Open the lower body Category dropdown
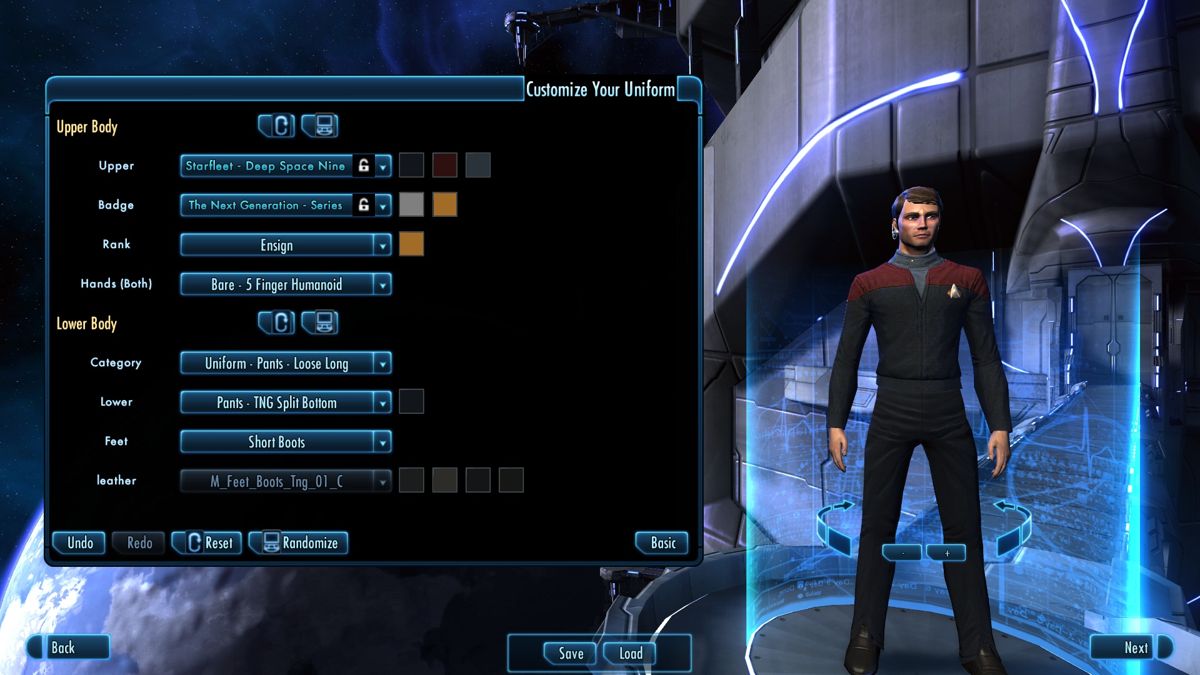The image size is (1200, 675). pos(285,364)
